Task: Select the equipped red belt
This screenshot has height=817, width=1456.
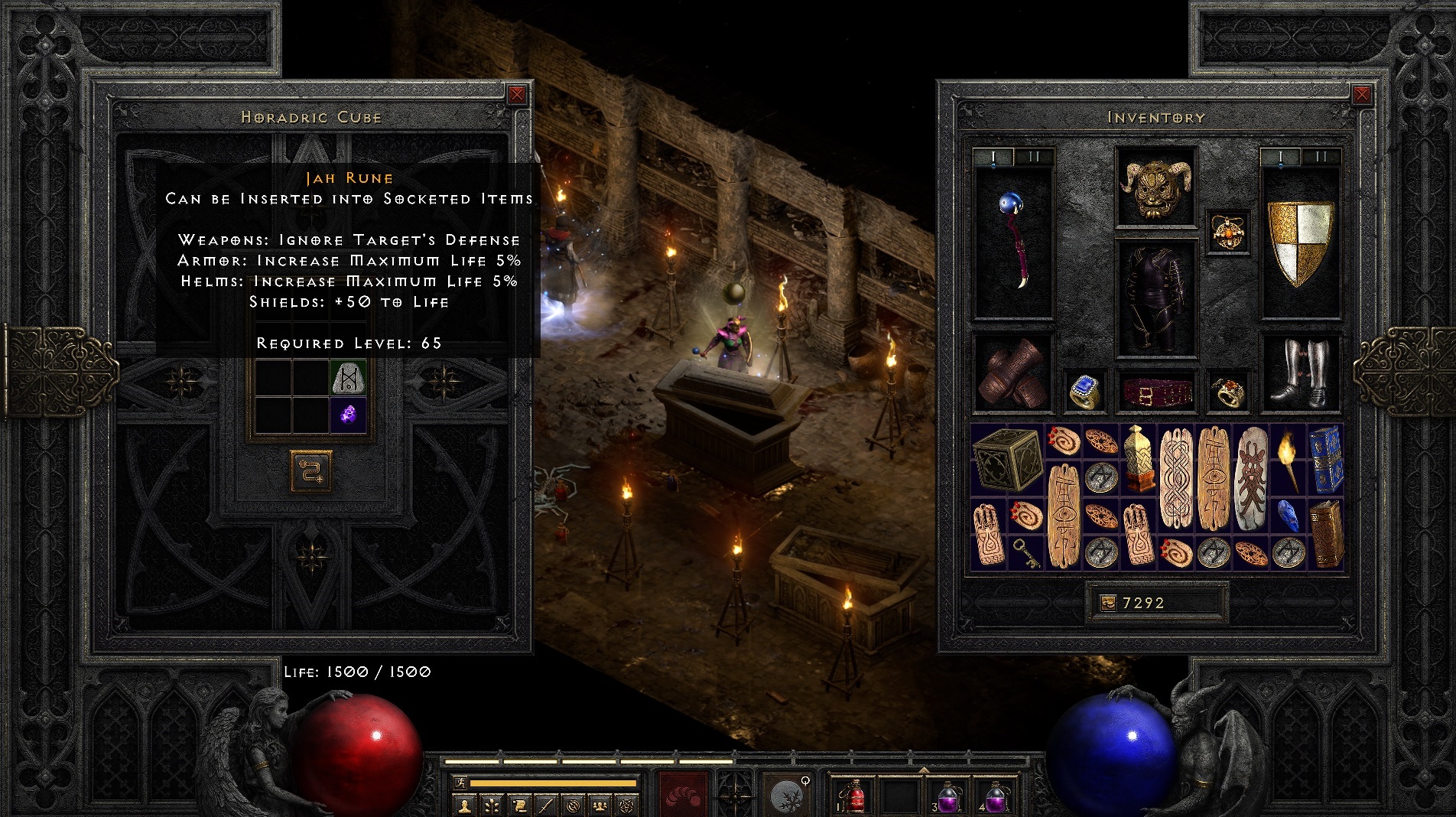Action: tap(1155, 392)
